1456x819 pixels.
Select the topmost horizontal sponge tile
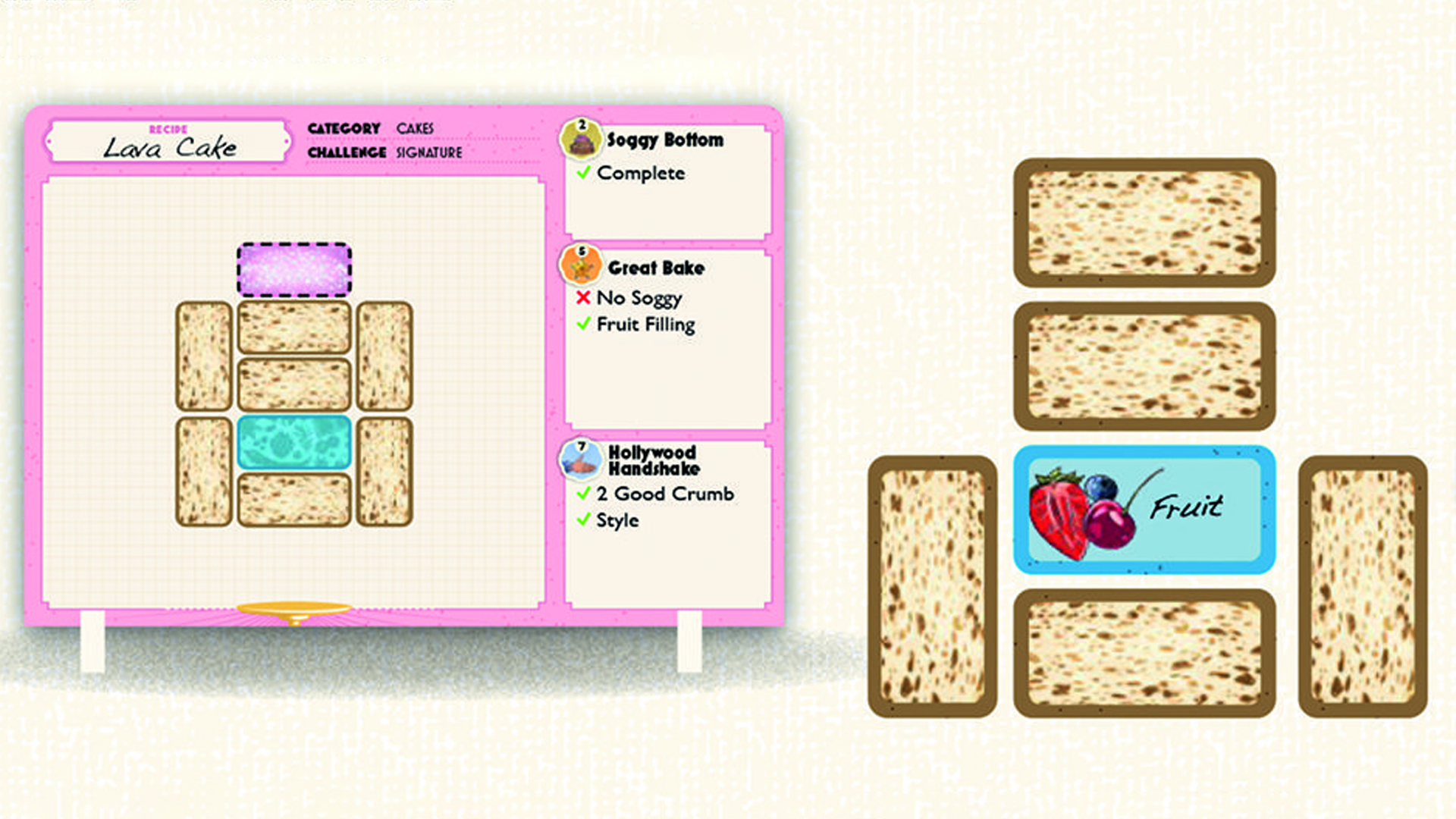(1145, 220)
